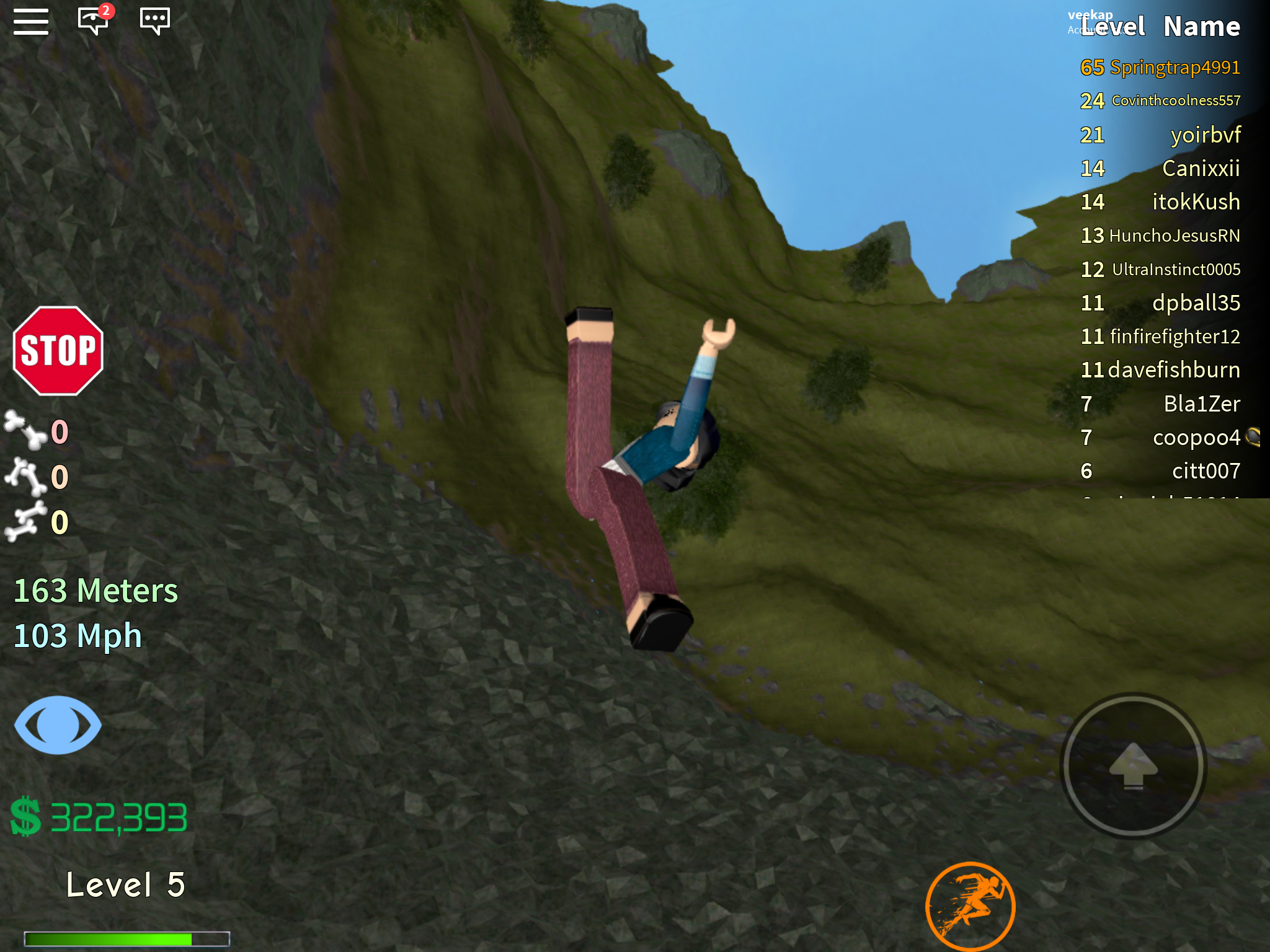This screenshot has width=1270, height=952.
Task: Open the Roblox hamburger menu
Action: click(x=32, y=21)
